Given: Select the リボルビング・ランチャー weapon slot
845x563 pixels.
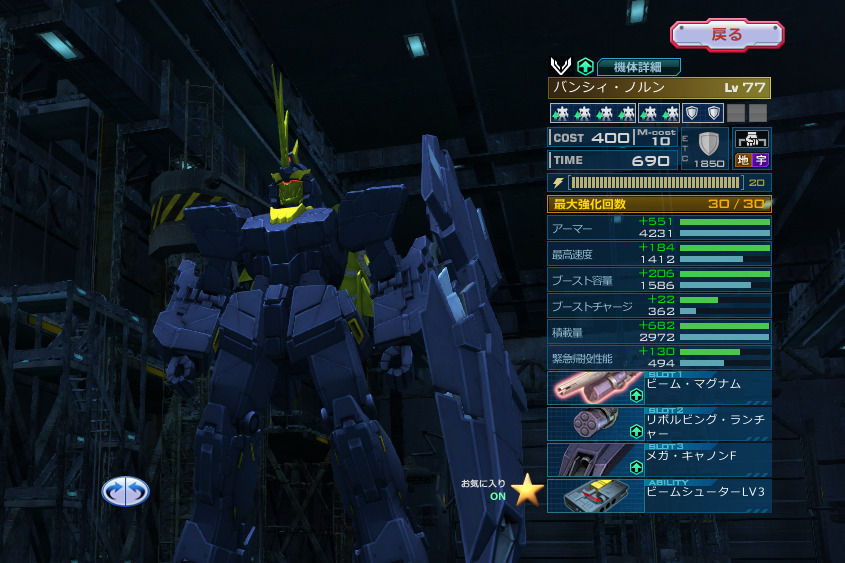Looking at the screenshot, I should [659, 424].
